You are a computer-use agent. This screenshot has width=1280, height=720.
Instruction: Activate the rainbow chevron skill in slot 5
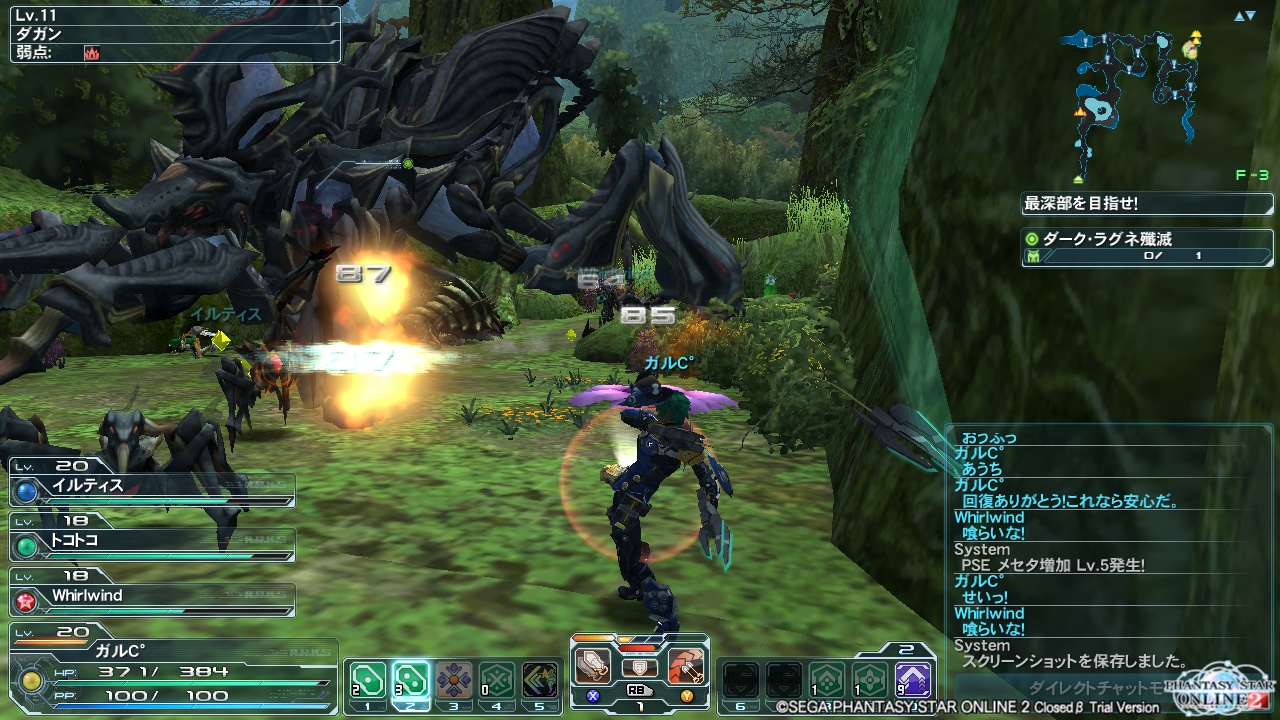pyautogui.click(x=540, y=680)
